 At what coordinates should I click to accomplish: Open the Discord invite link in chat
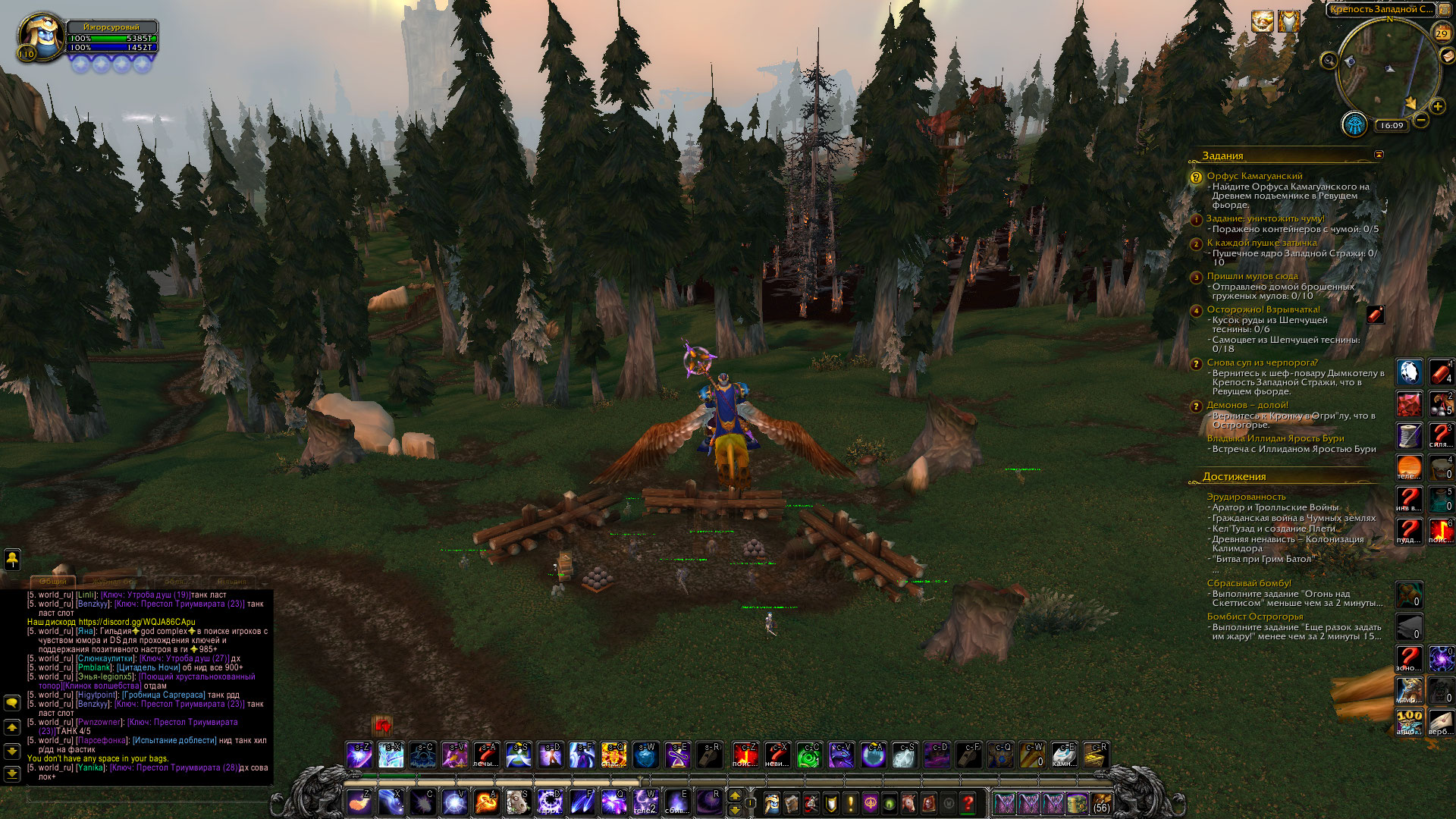point(136,622)
